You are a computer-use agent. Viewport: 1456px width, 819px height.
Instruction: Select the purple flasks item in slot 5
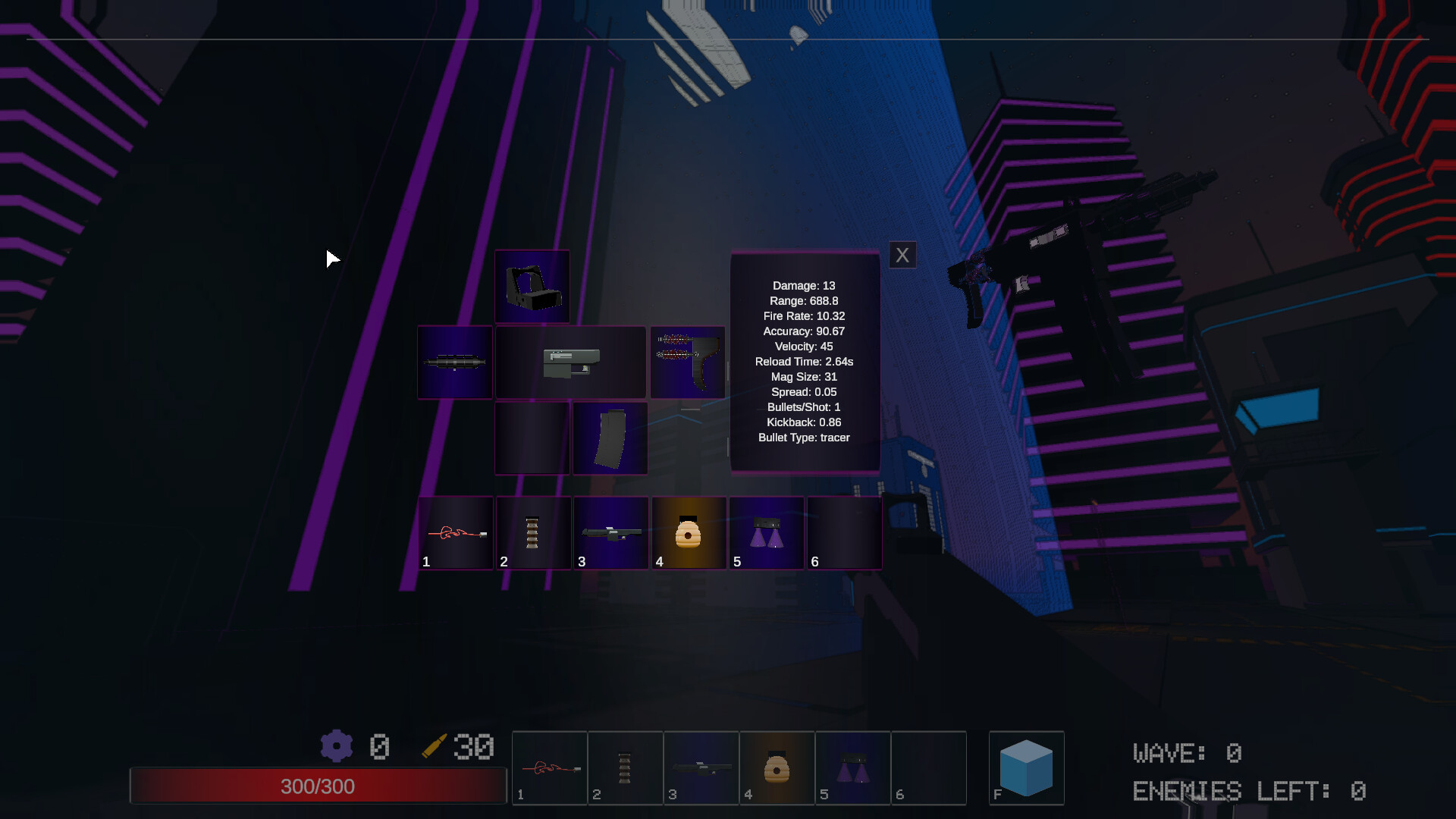pyautogui.click(x=767, y=533)
